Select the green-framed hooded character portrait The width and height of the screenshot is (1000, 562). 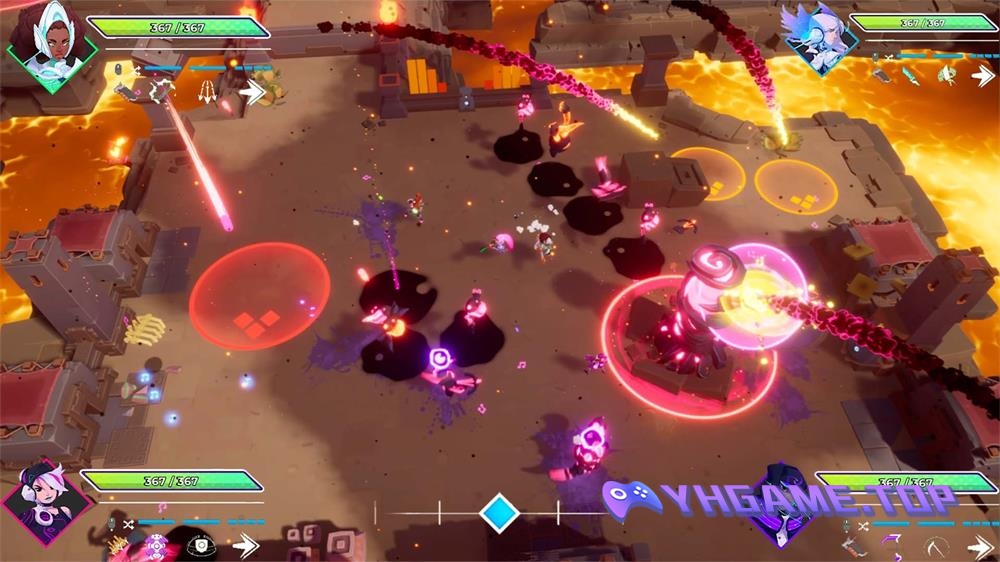tap(52, 45)
